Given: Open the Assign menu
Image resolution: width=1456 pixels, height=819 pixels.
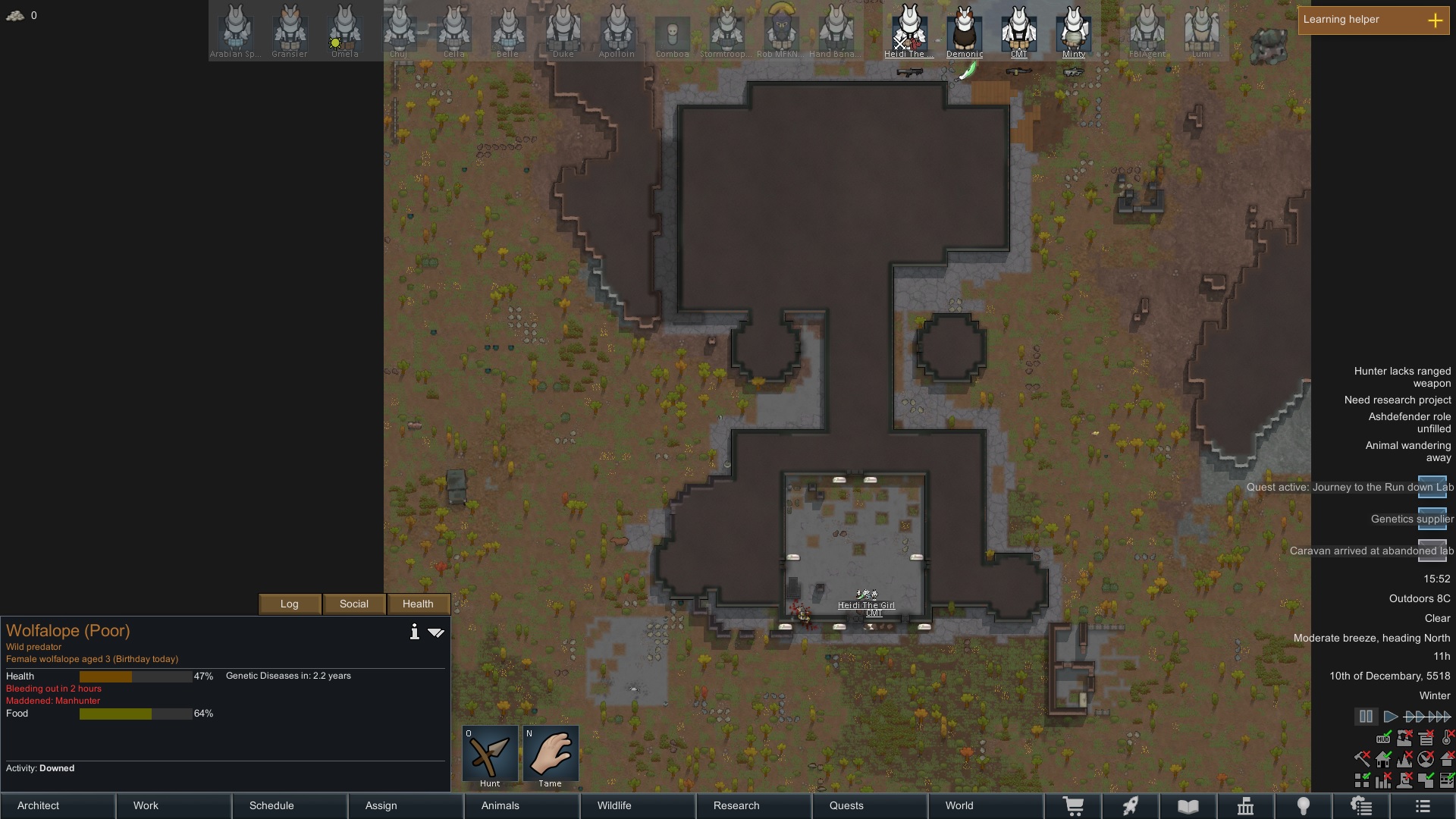Looking at the screenshot, I should pyautogui.click(x=381, y=805).
